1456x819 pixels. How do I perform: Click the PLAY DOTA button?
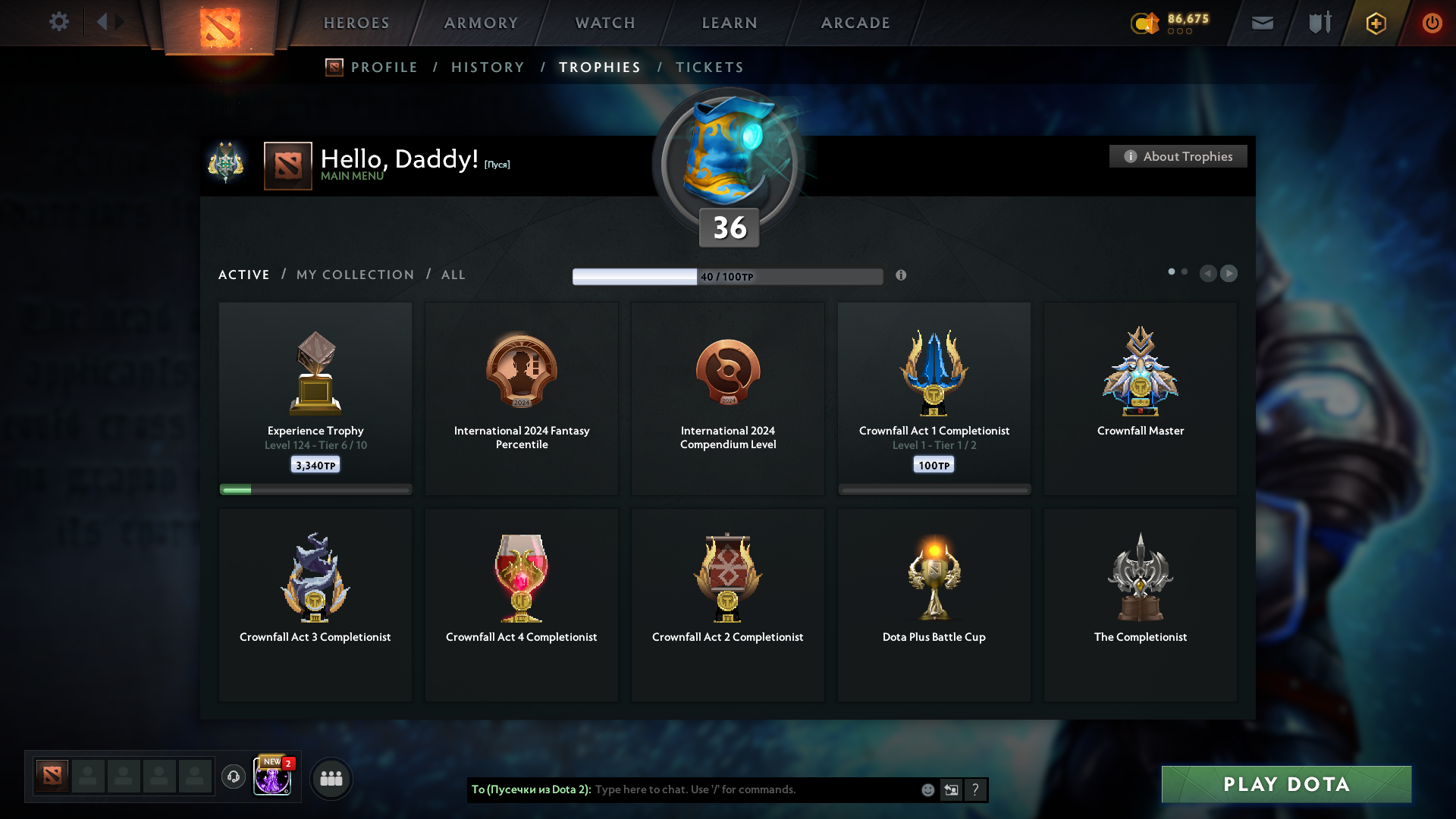pyautogui.click(x=1285, y=784)
